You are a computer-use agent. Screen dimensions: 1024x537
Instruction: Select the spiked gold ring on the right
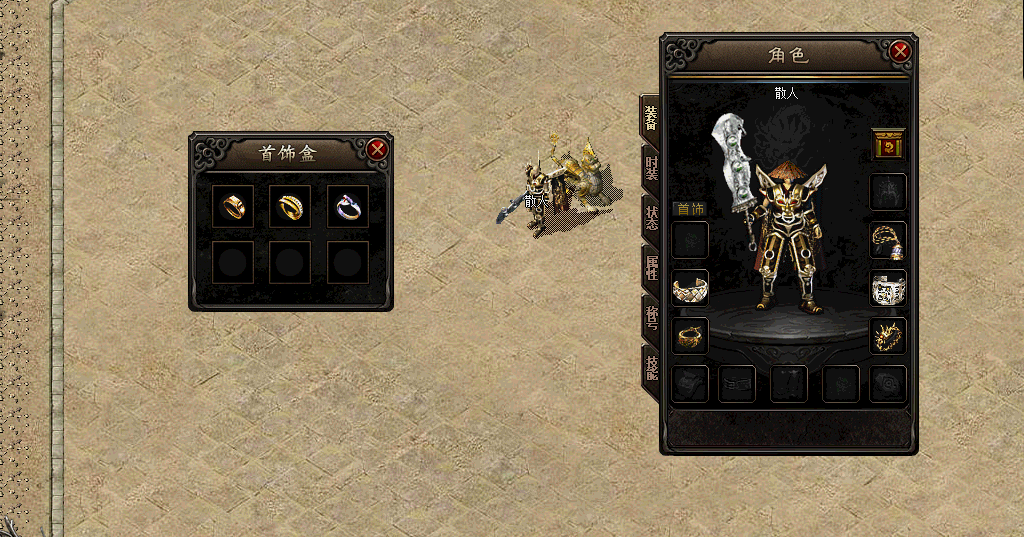(x=887, y=336)
